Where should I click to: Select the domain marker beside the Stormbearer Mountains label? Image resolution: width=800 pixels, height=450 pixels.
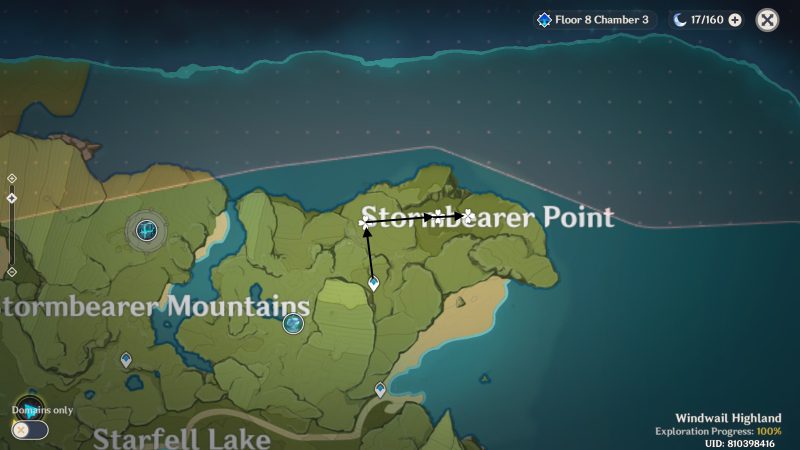pyautogui.click(x=293, y=323)
